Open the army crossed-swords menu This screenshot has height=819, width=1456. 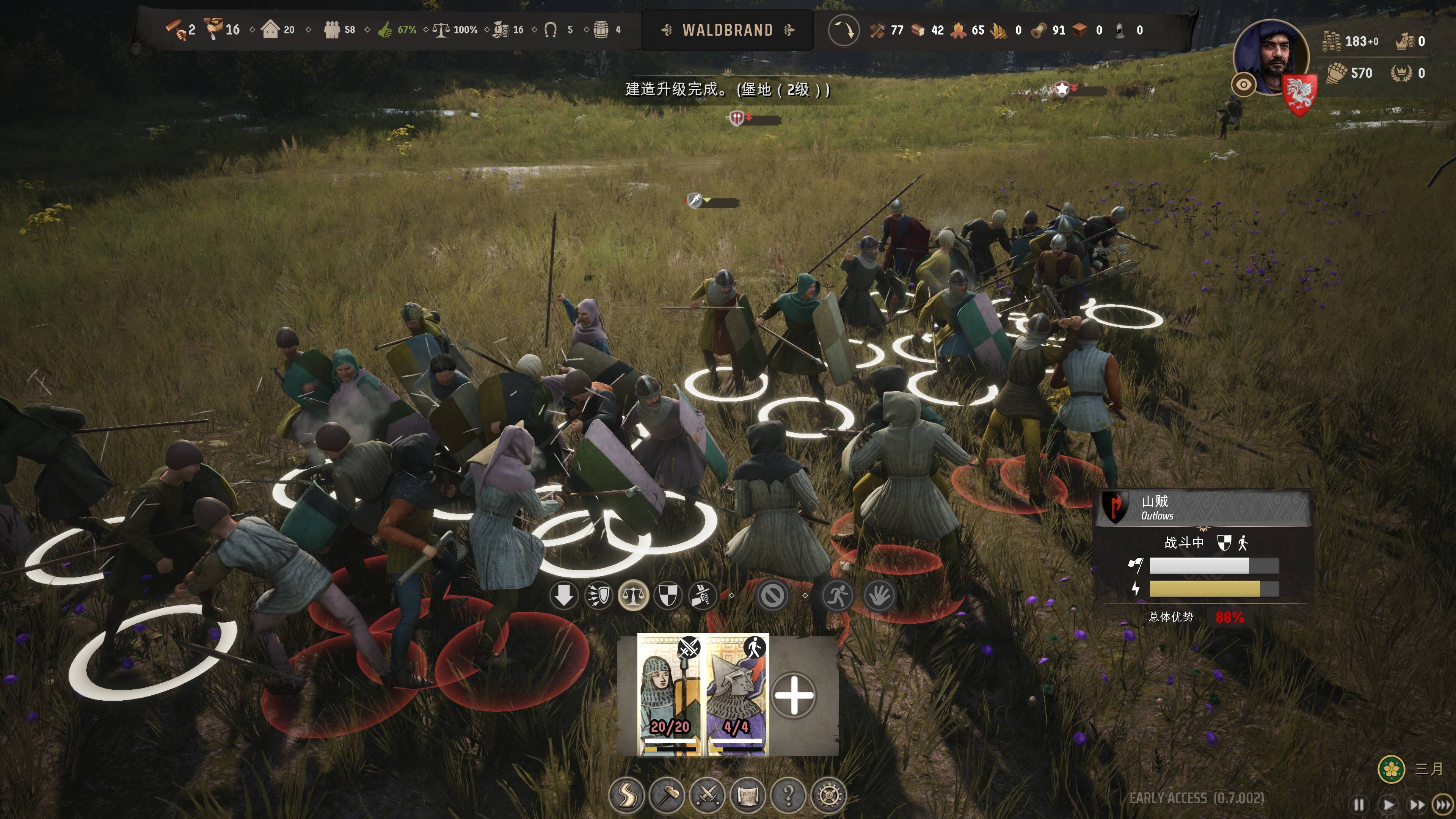(707, 795)
